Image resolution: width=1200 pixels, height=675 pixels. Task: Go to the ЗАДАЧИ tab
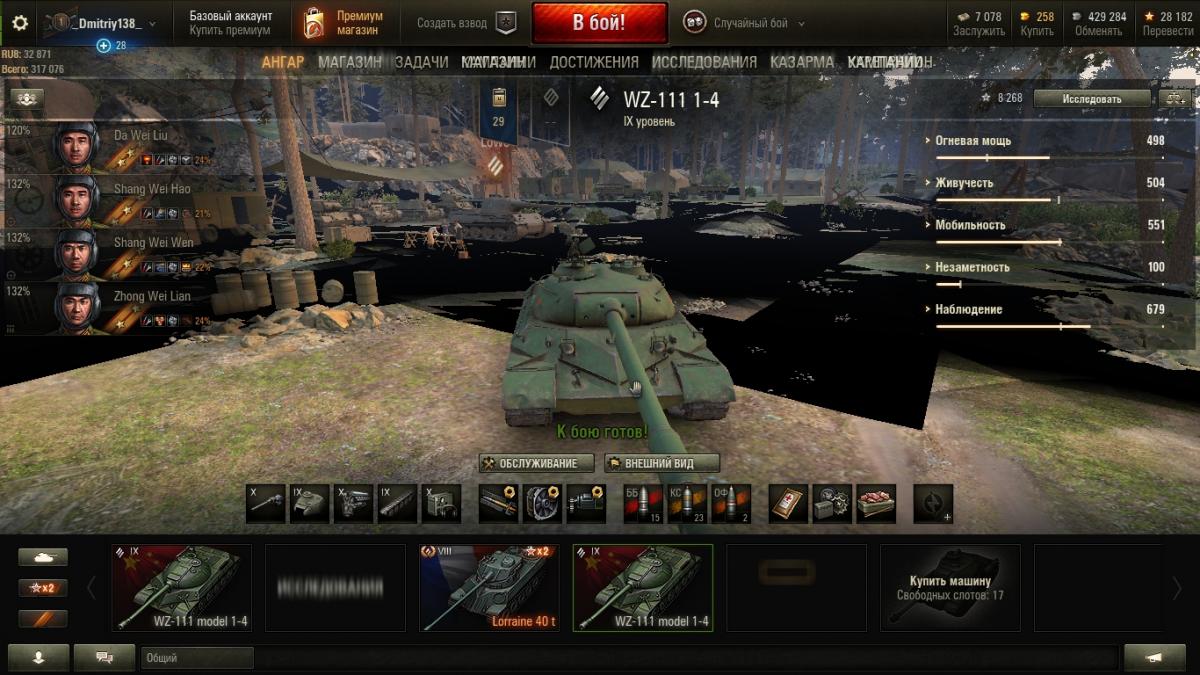pos(421,62)
